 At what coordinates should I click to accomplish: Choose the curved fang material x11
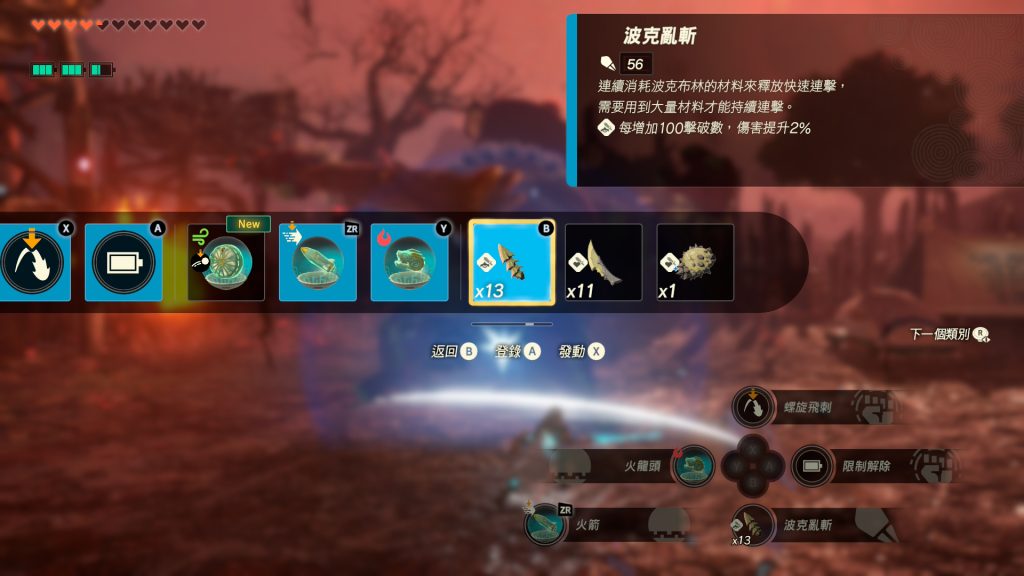coord(603,262)
